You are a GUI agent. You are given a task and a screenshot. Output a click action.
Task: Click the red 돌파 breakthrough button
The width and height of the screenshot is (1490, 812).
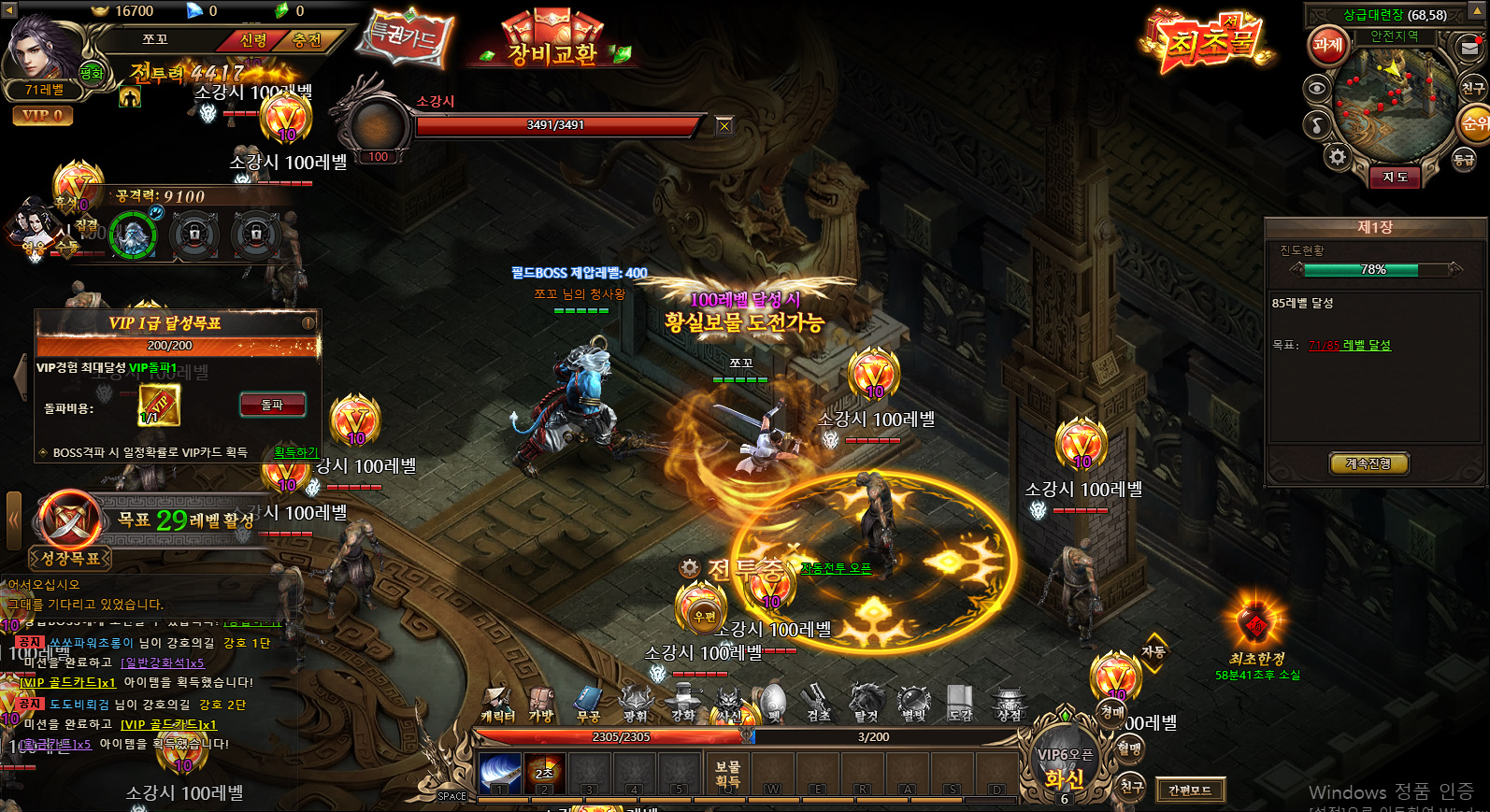click(x=272, y=405)
